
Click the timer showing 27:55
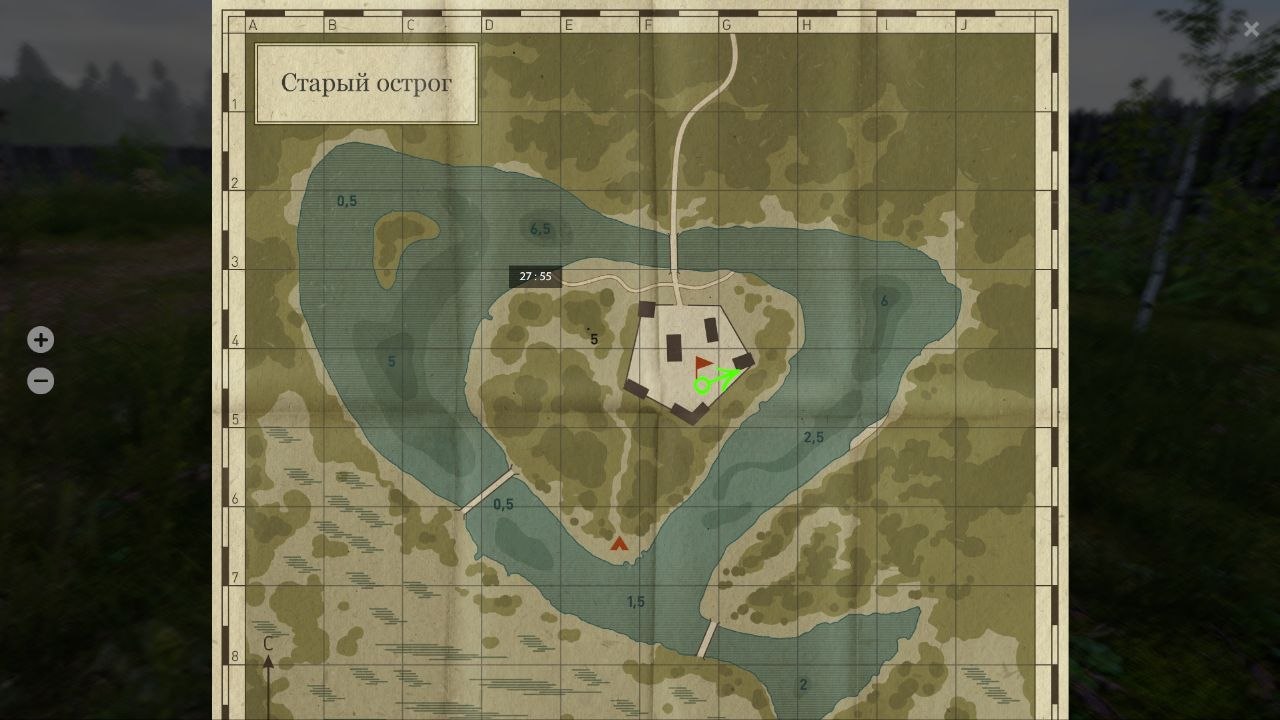click(x=538, y=276)
